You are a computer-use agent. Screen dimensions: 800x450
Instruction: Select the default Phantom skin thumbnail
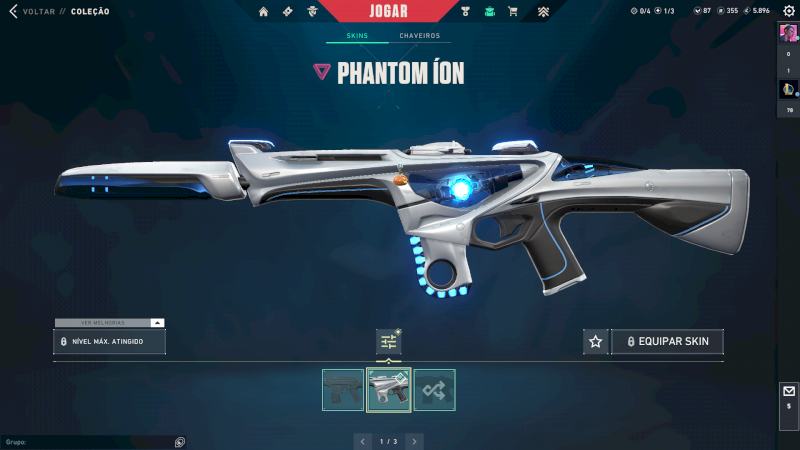pyautogui.click(x=343, y=390)
